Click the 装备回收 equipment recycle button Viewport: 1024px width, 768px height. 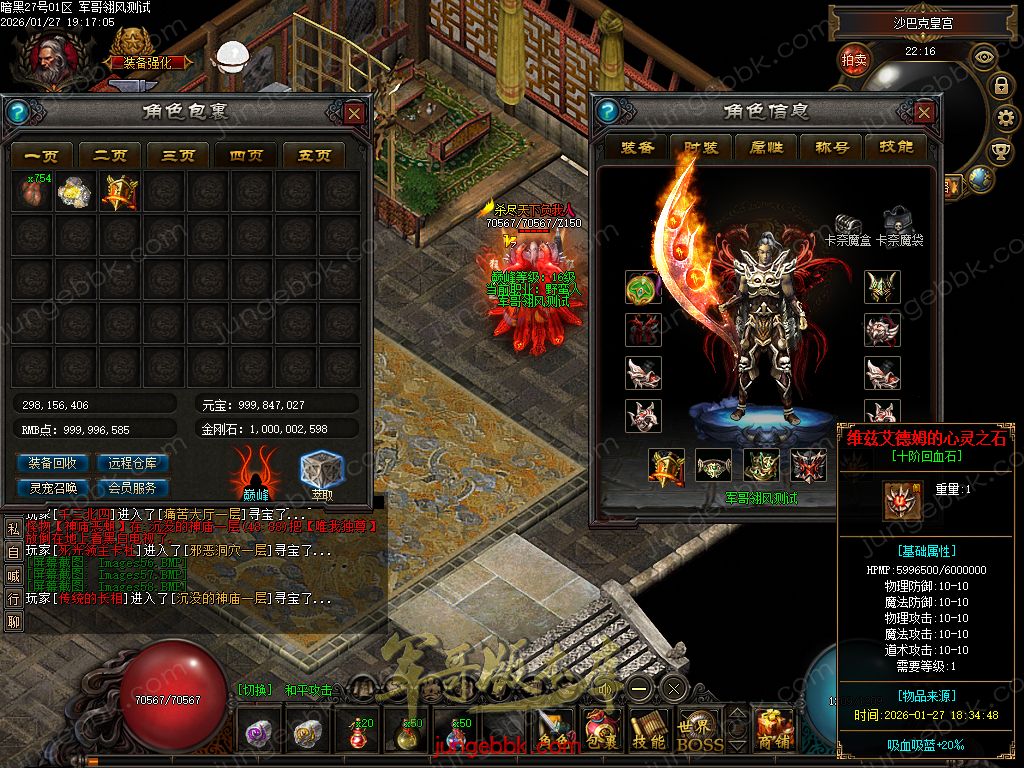point(53,463)
